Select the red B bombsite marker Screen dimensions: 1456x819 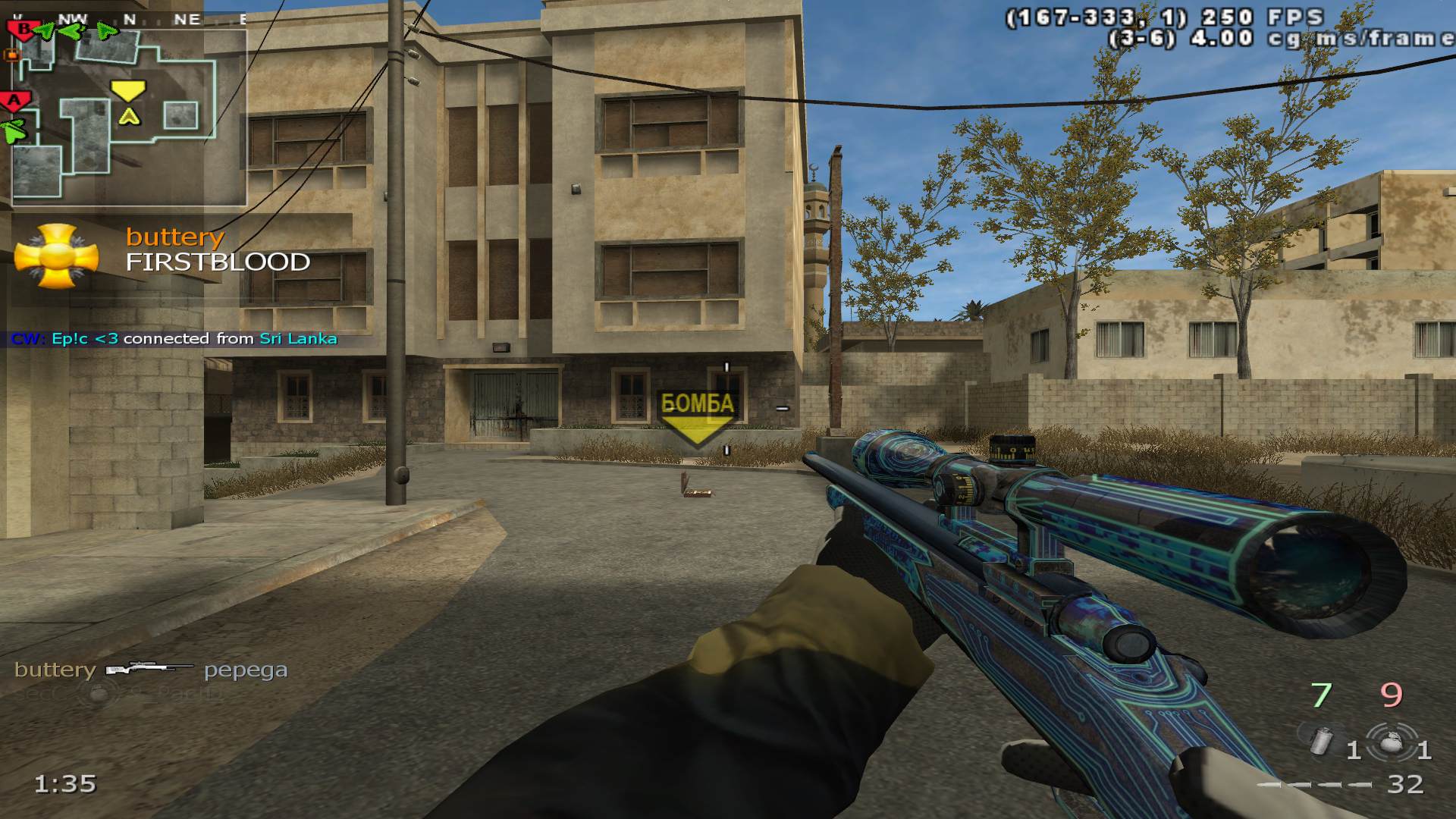coord(24,30)
